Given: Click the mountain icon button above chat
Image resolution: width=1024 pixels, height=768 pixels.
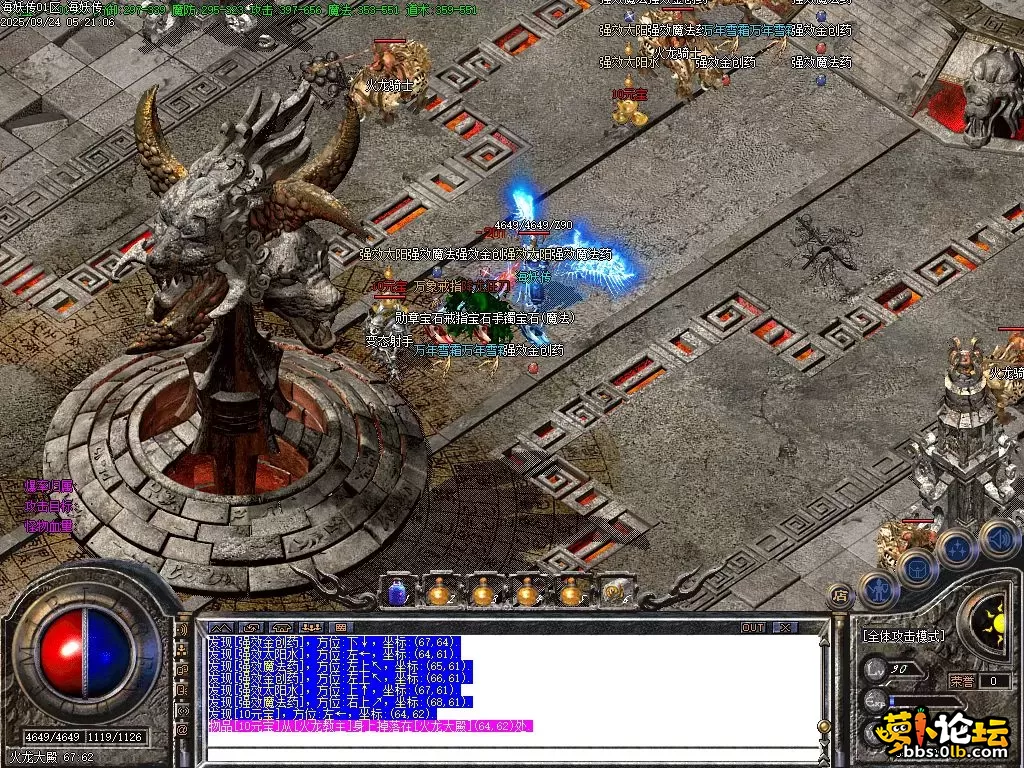Looking at the screenshot, I should coord(219,628).
